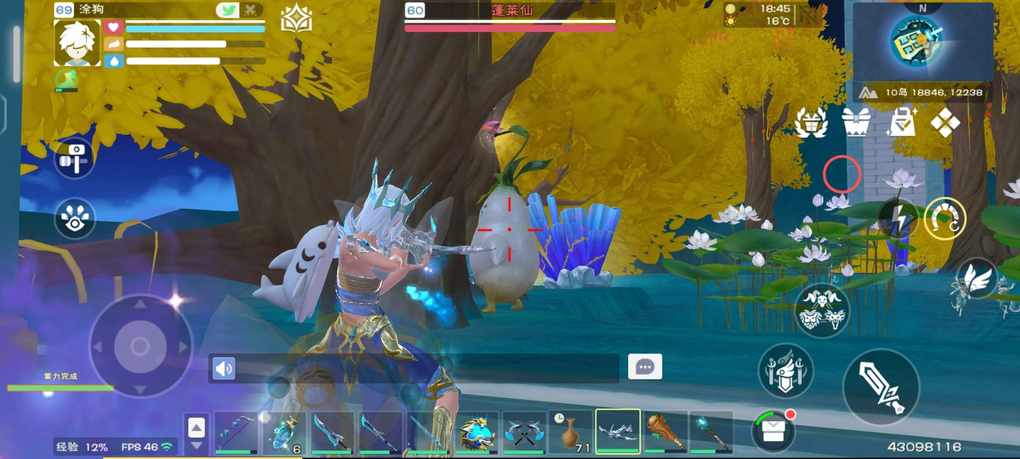Open the laurel trophy achievements icon
The height and width of the screenshot is (459, 1020).
point(811,123)
